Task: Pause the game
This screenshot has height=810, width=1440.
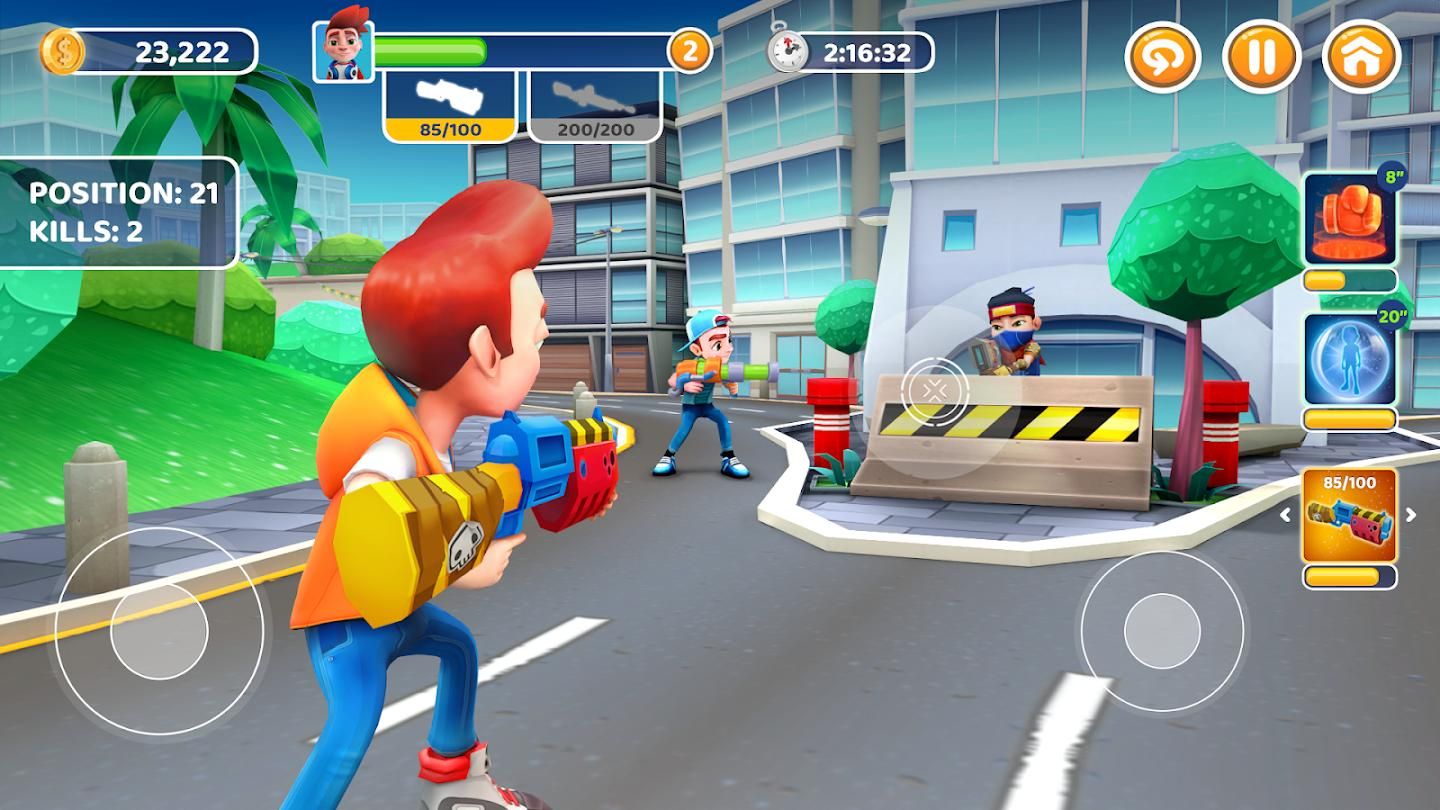Action: 1261,57
